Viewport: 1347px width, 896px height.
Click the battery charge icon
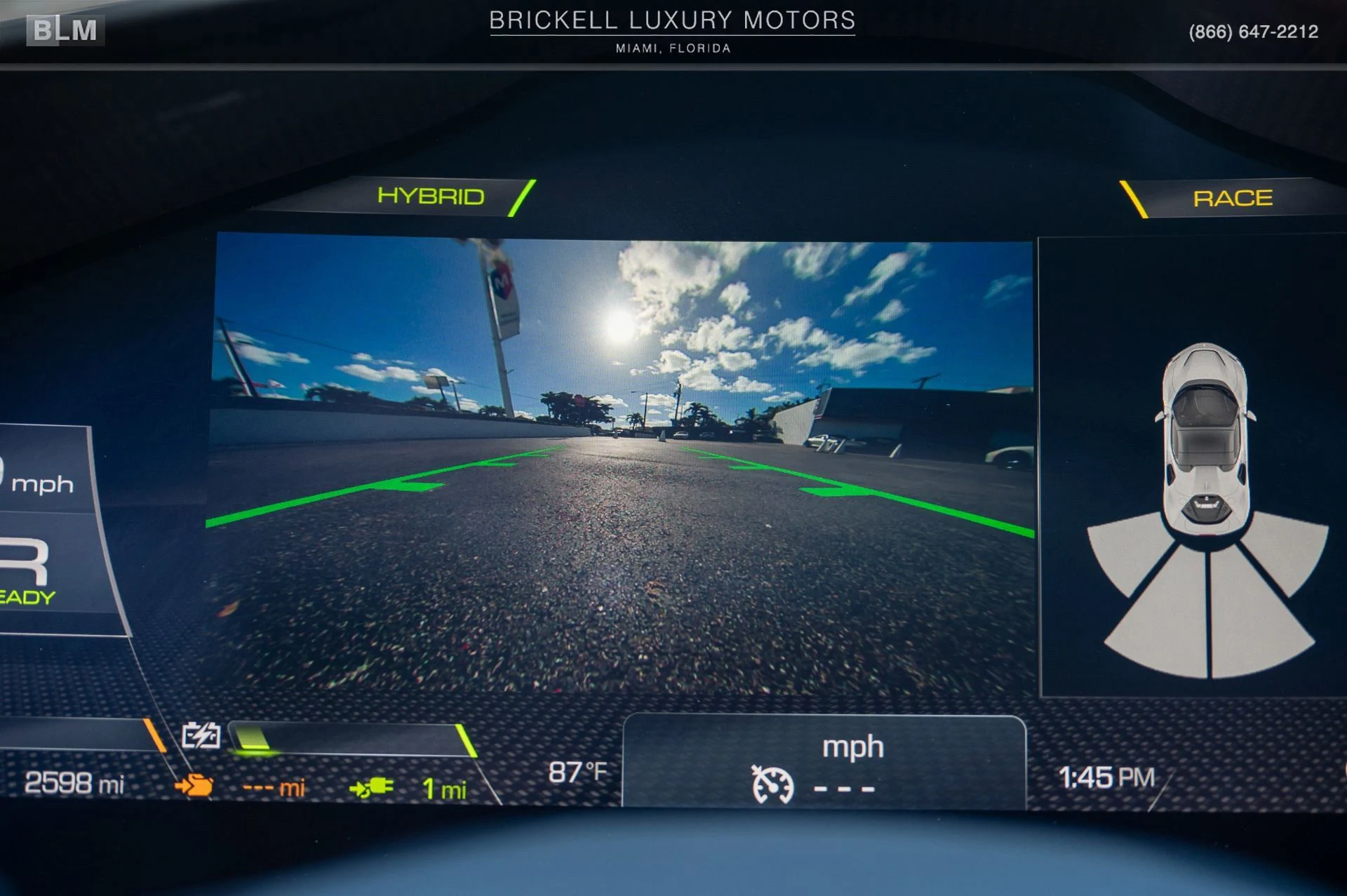(x=201, y=735)
